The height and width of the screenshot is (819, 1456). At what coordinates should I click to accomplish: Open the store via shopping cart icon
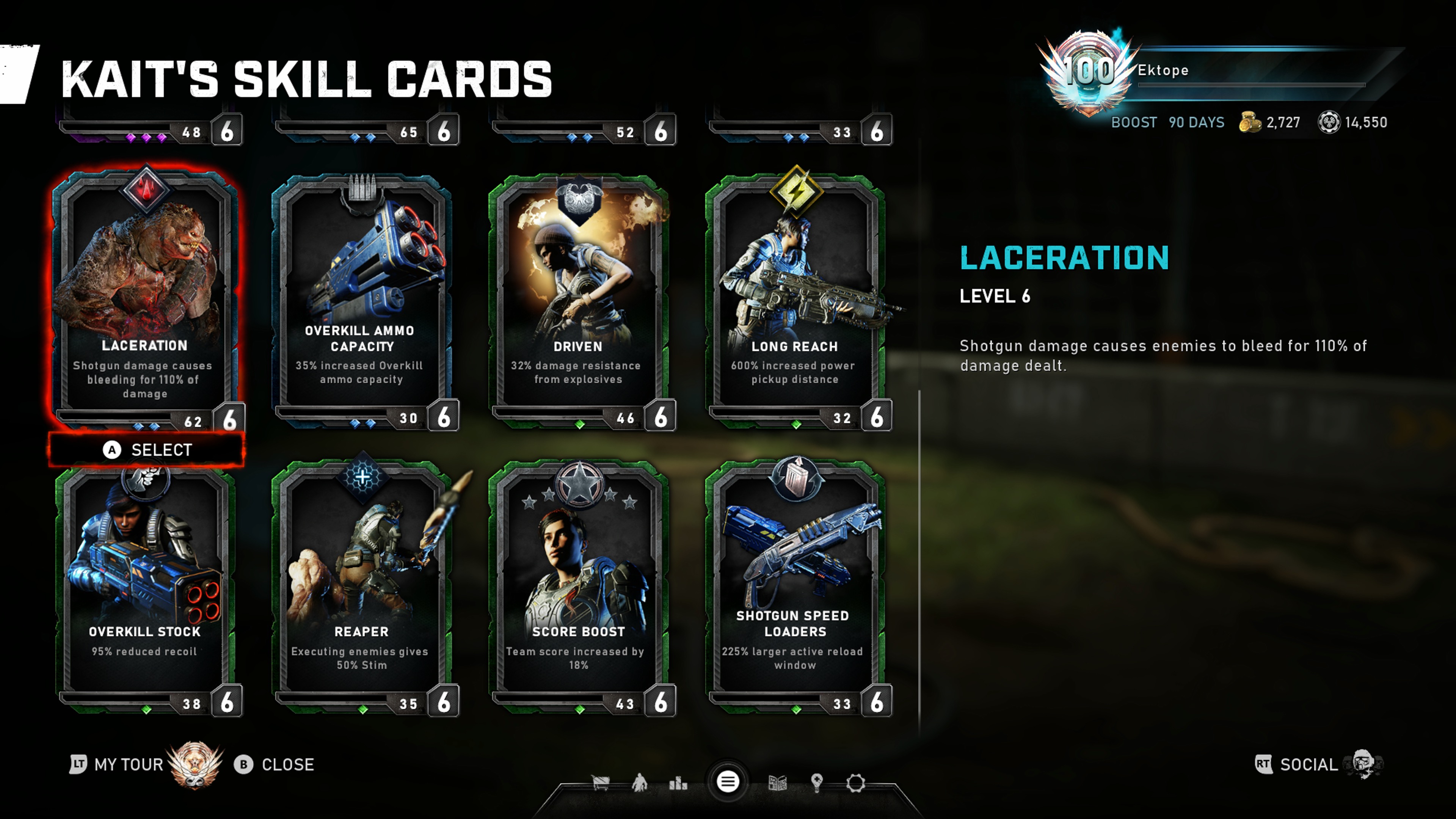click(600, 783)
